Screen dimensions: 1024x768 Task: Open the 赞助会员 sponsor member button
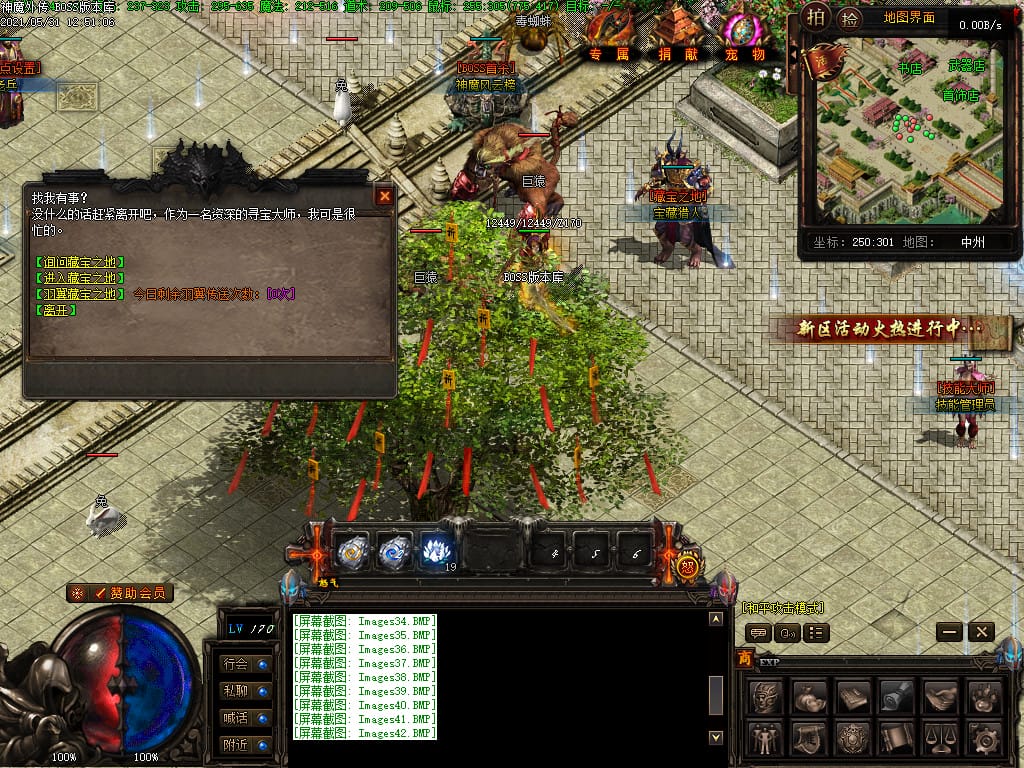[120, 593]
